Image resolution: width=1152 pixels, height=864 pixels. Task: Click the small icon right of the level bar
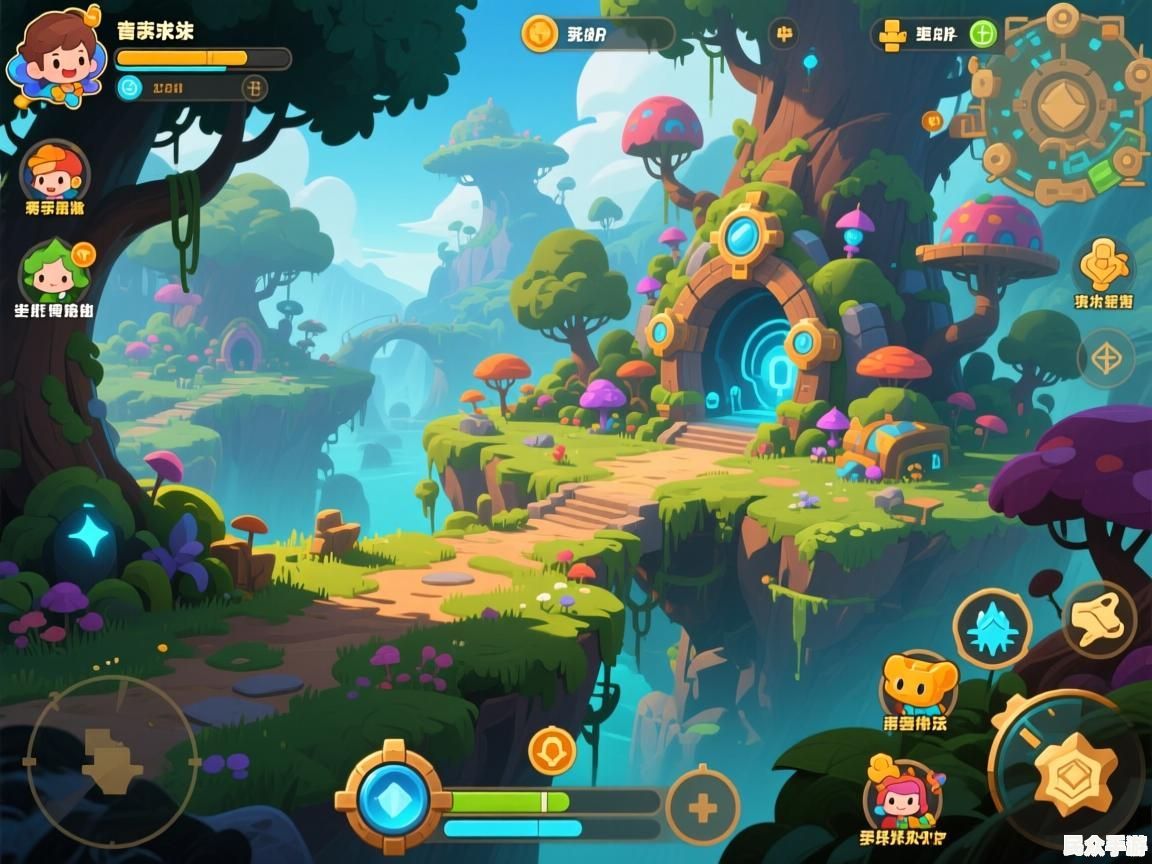tap(255, 88)
